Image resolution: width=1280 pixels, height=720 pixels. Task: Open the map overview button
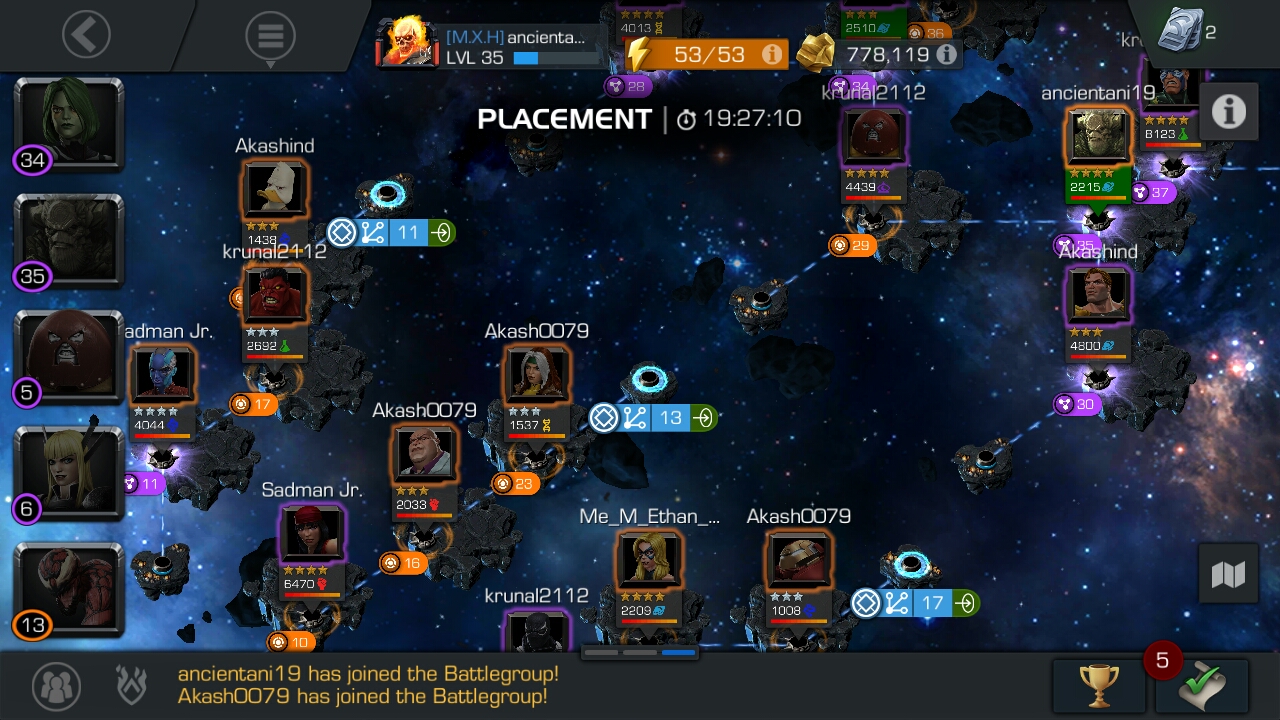coord(1228,574)
